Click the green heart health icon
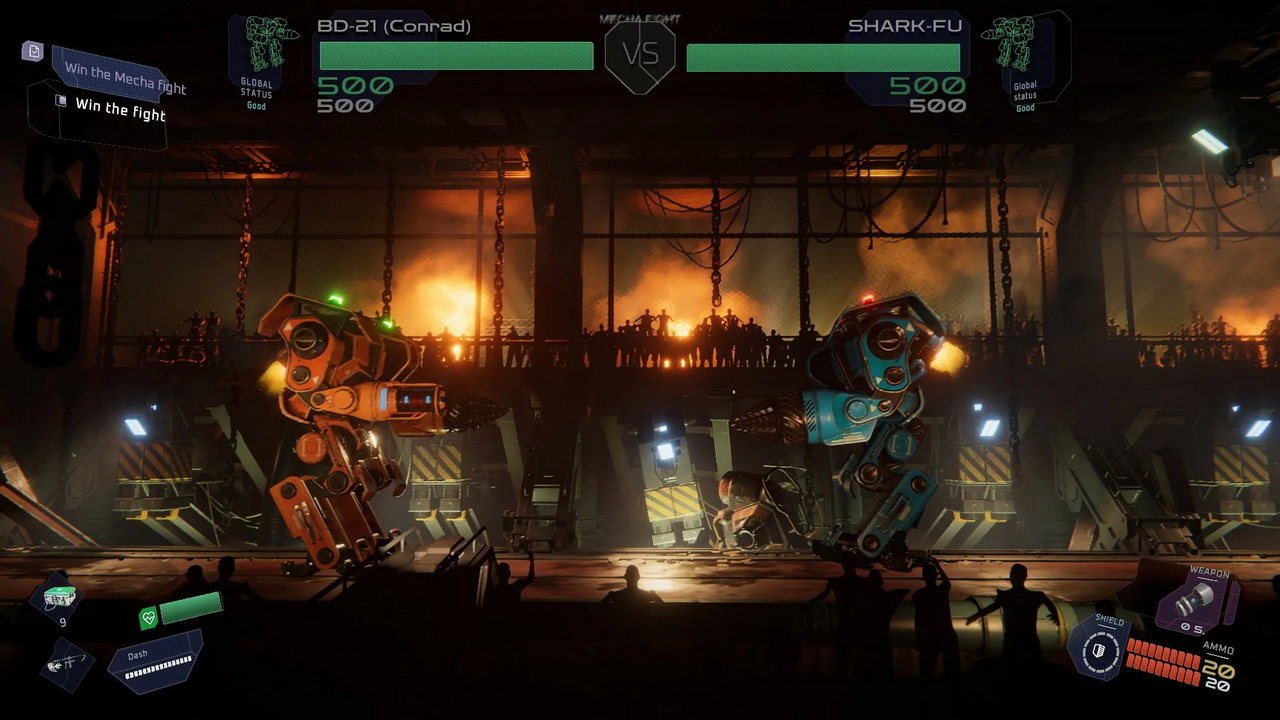The height and width of the screenshot is (720, 1280). 146,618
